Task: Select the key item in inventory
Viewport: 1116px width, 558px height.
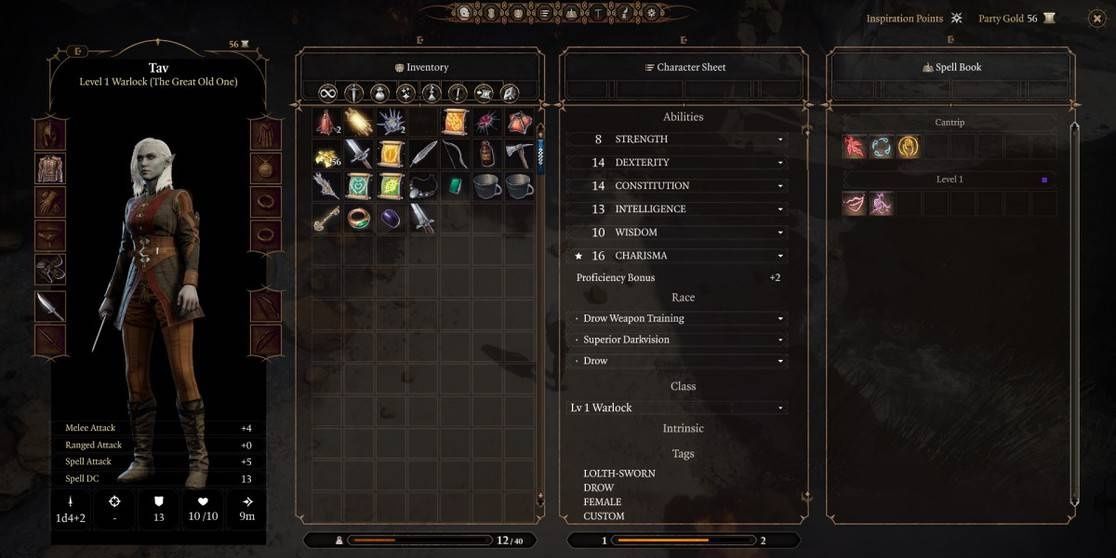Action: [326, 218]
